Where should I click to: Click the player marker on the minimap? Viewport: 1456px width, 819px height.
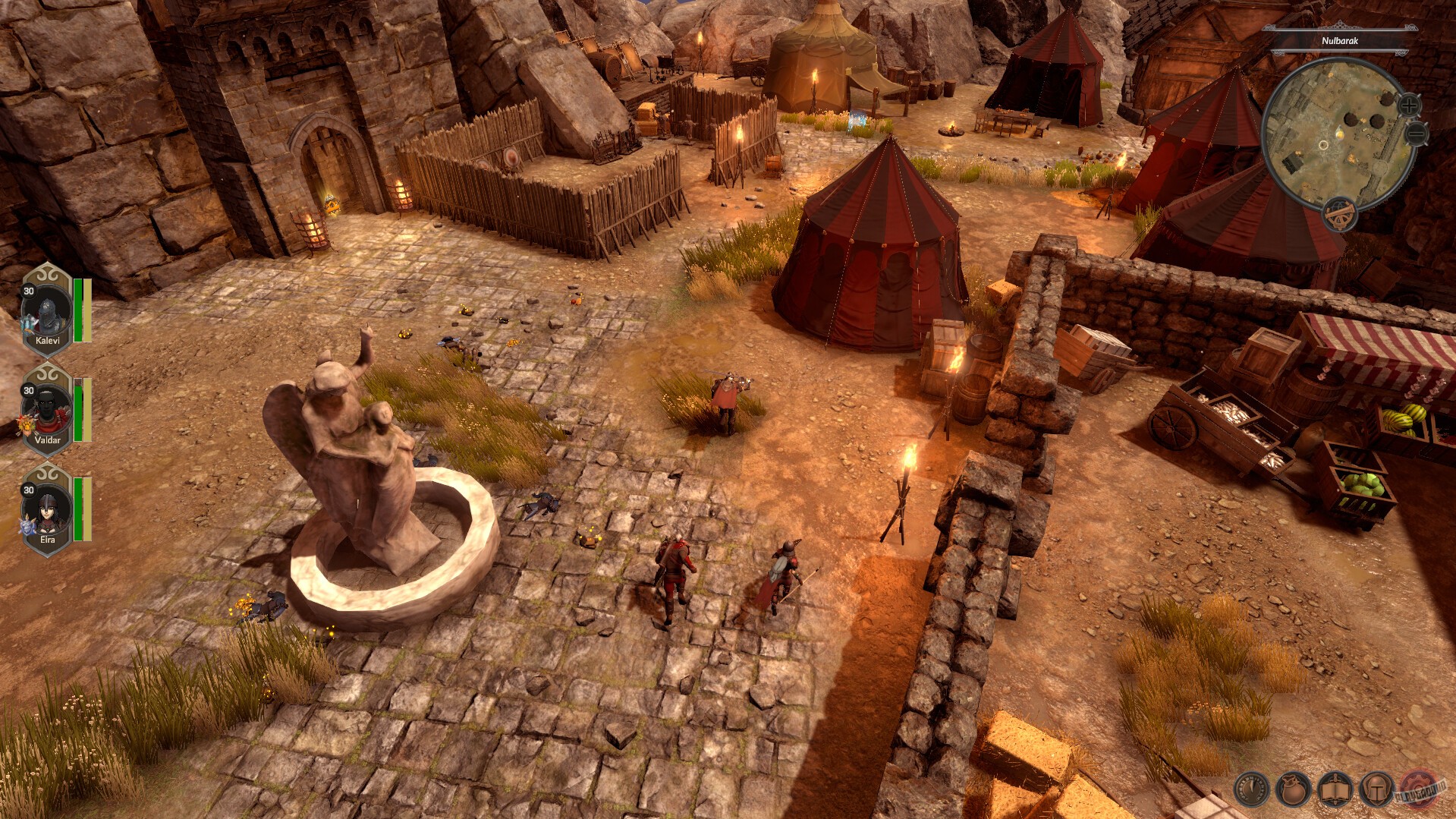pyautogui.click(x=1340, y=134)
